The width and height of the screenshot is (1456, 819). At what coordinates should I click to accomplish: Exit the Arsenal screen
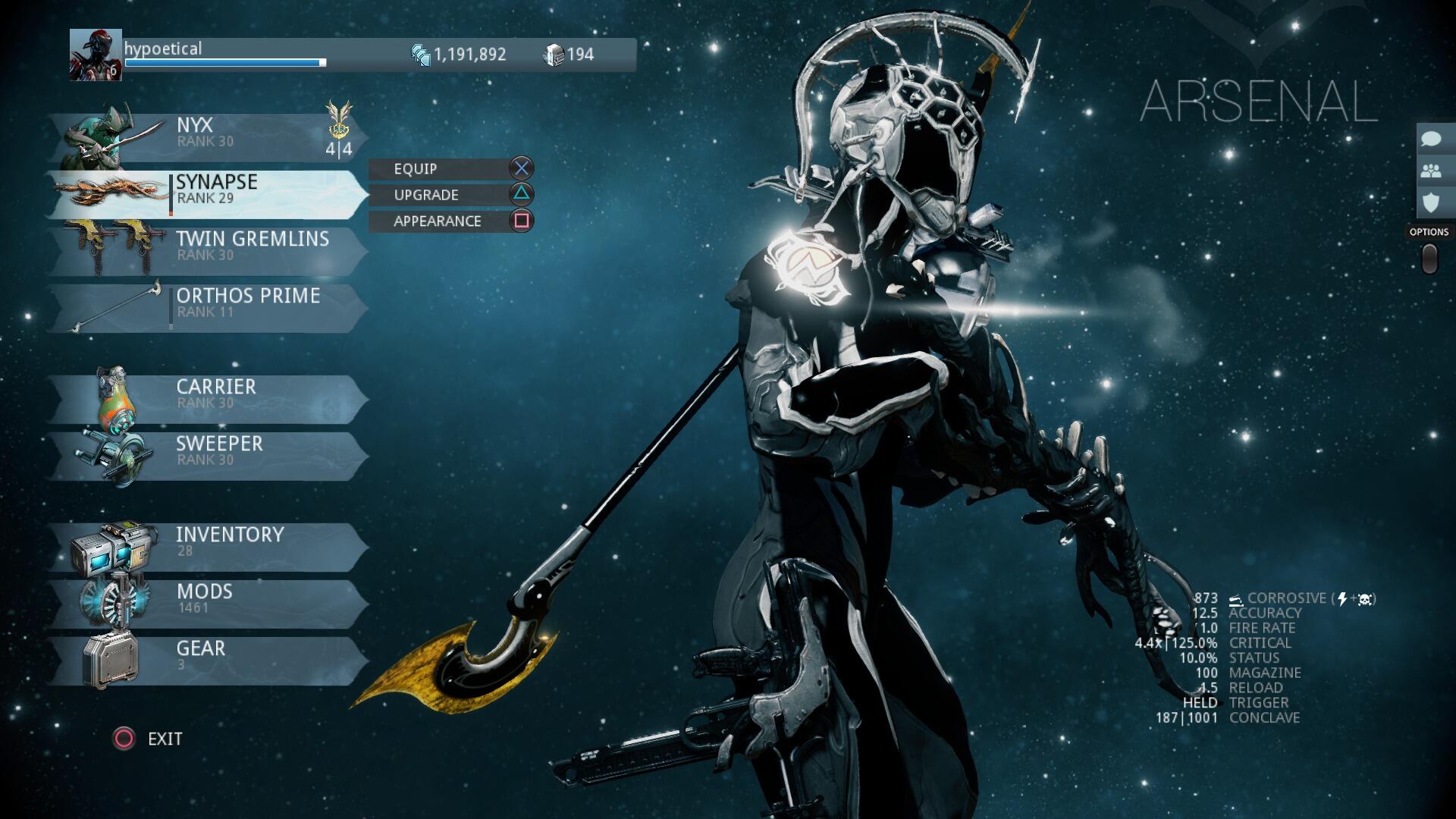point(149,739)
